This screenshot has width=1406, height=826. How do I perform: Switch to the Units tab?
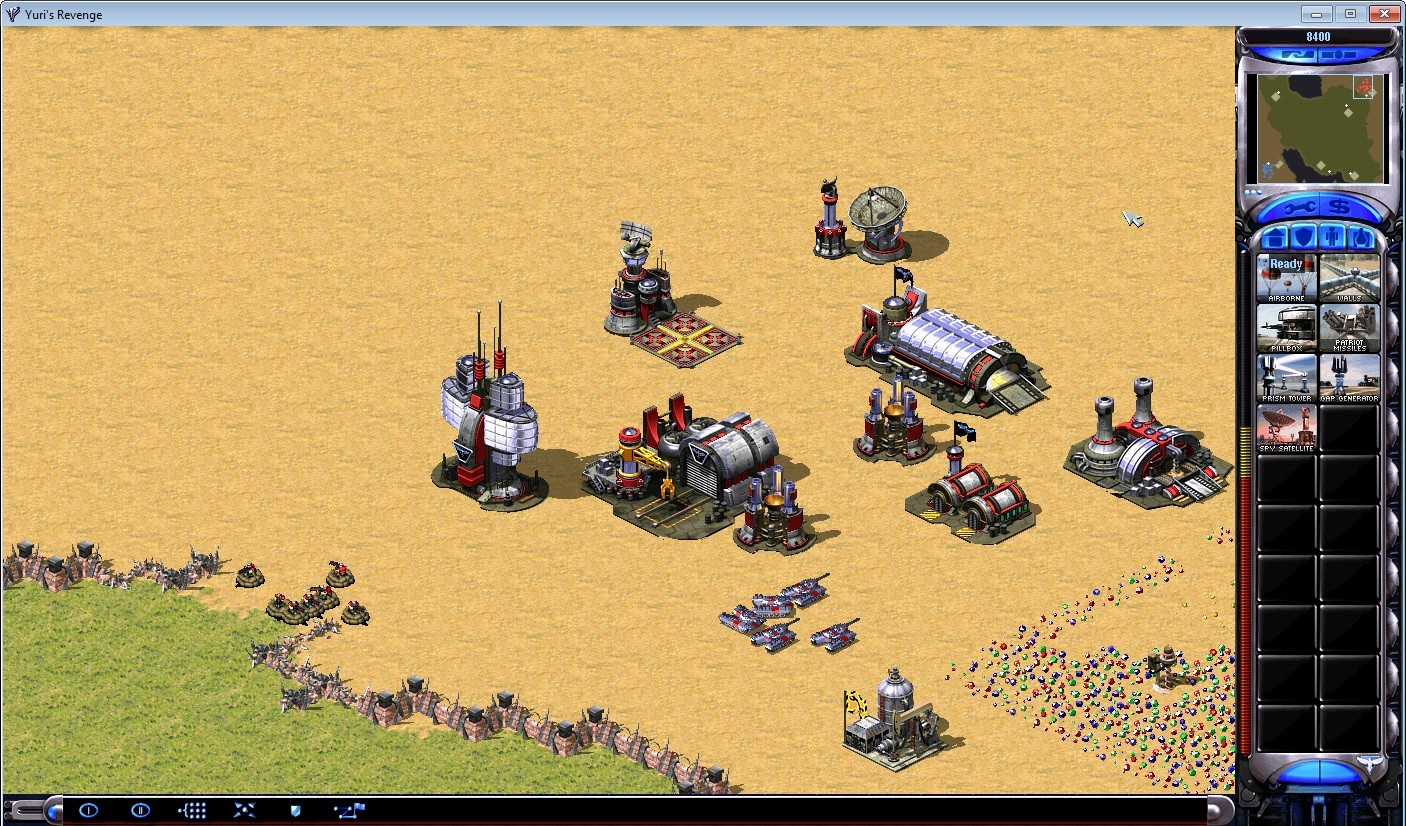[1362, 237]
